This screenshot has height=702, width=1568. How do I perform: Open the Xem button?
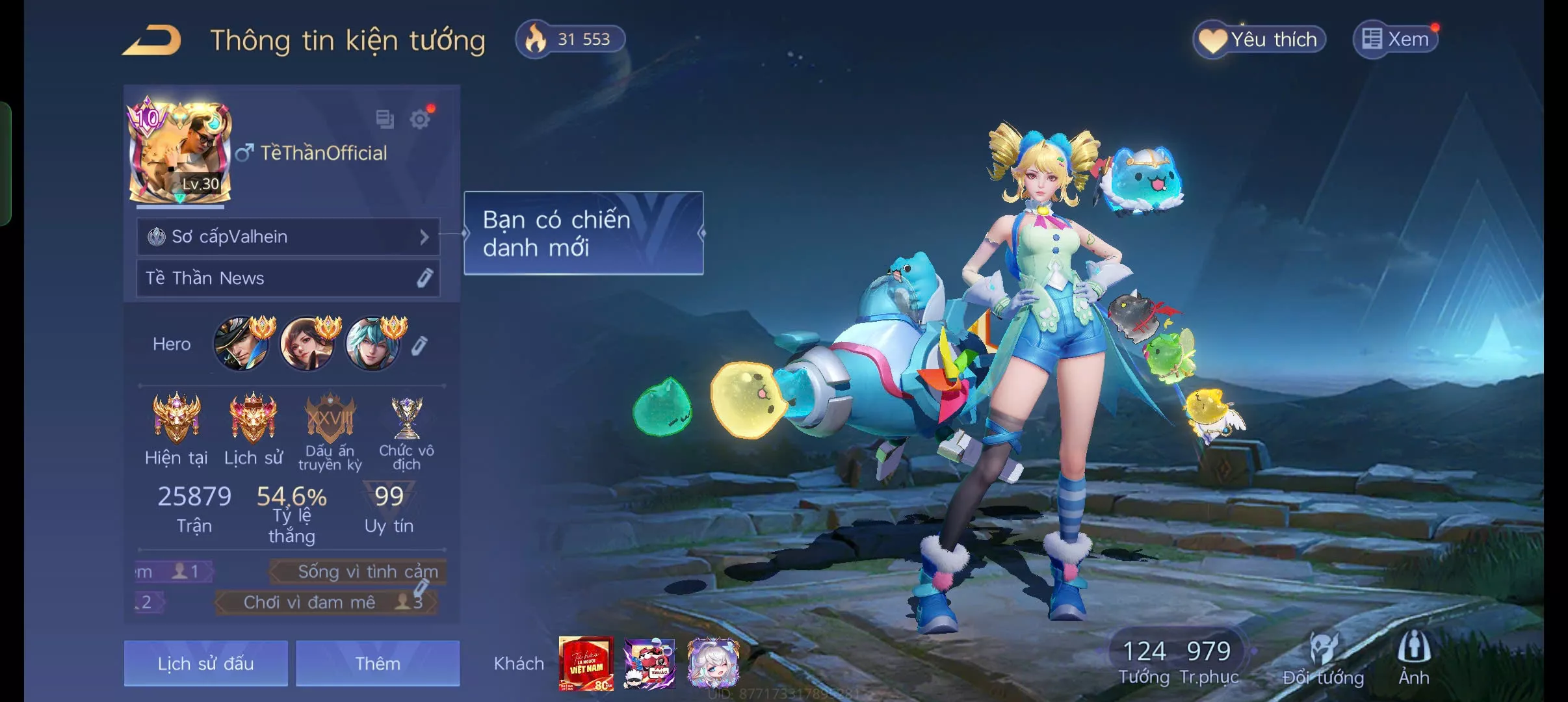coord(1396,40)
